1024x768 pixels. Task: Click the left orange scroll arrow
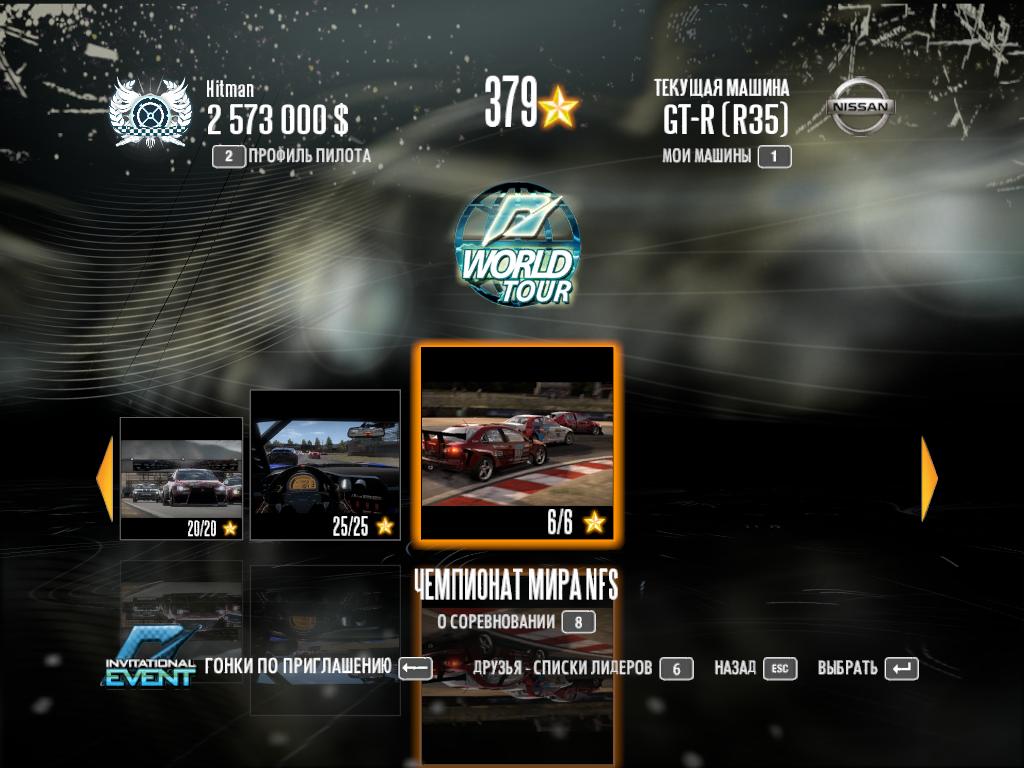coord(104,479)
